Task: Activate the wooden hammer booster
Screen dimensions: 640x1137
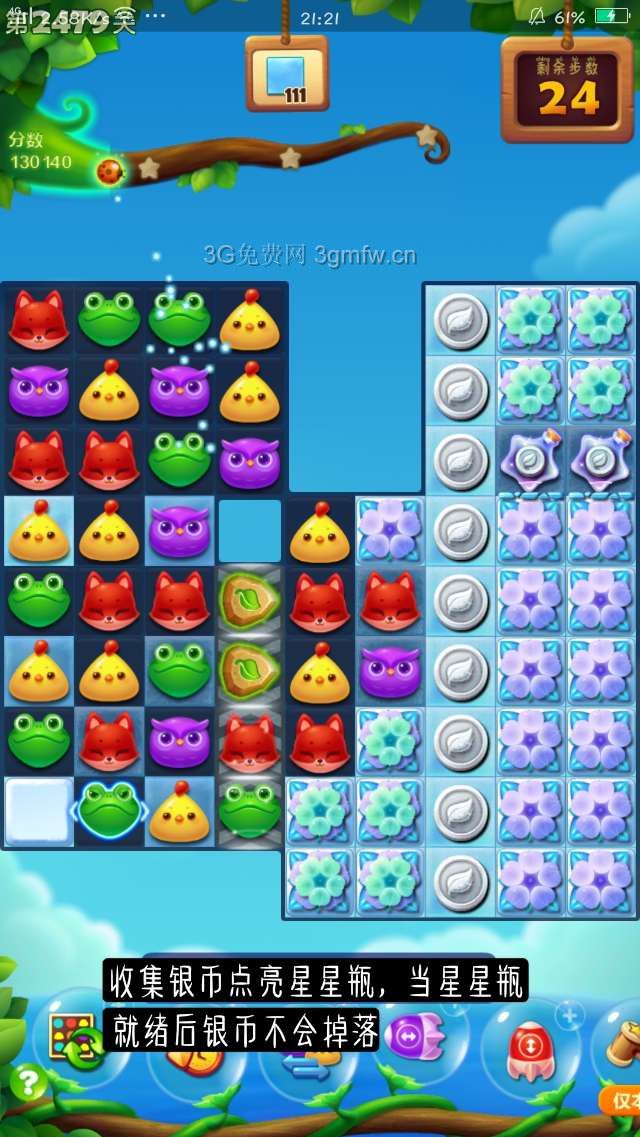Action: click(x=625, y=1040)
